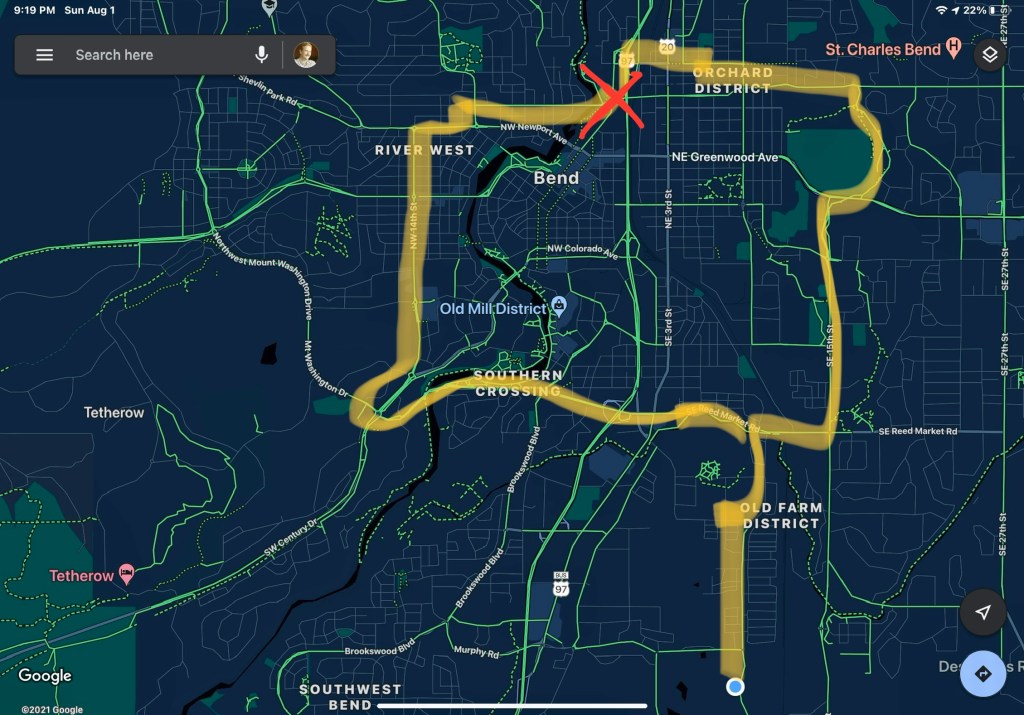Screen dimensions: 1024x715
Task: Tap the "Search here" field
Action: click(x=150, y=55)
